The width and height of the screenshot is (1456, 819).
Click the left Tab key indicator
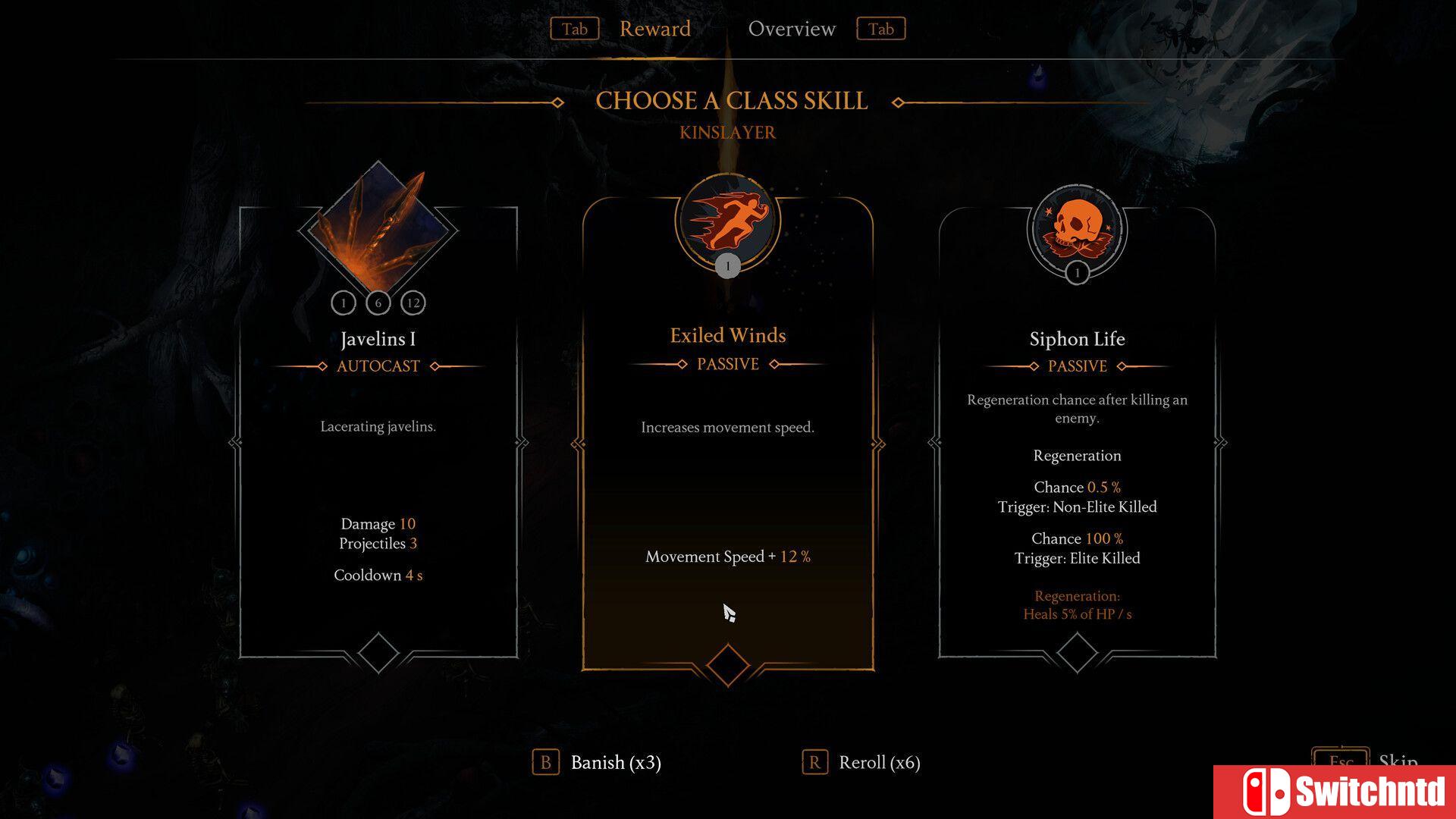(x=574, y=29)
